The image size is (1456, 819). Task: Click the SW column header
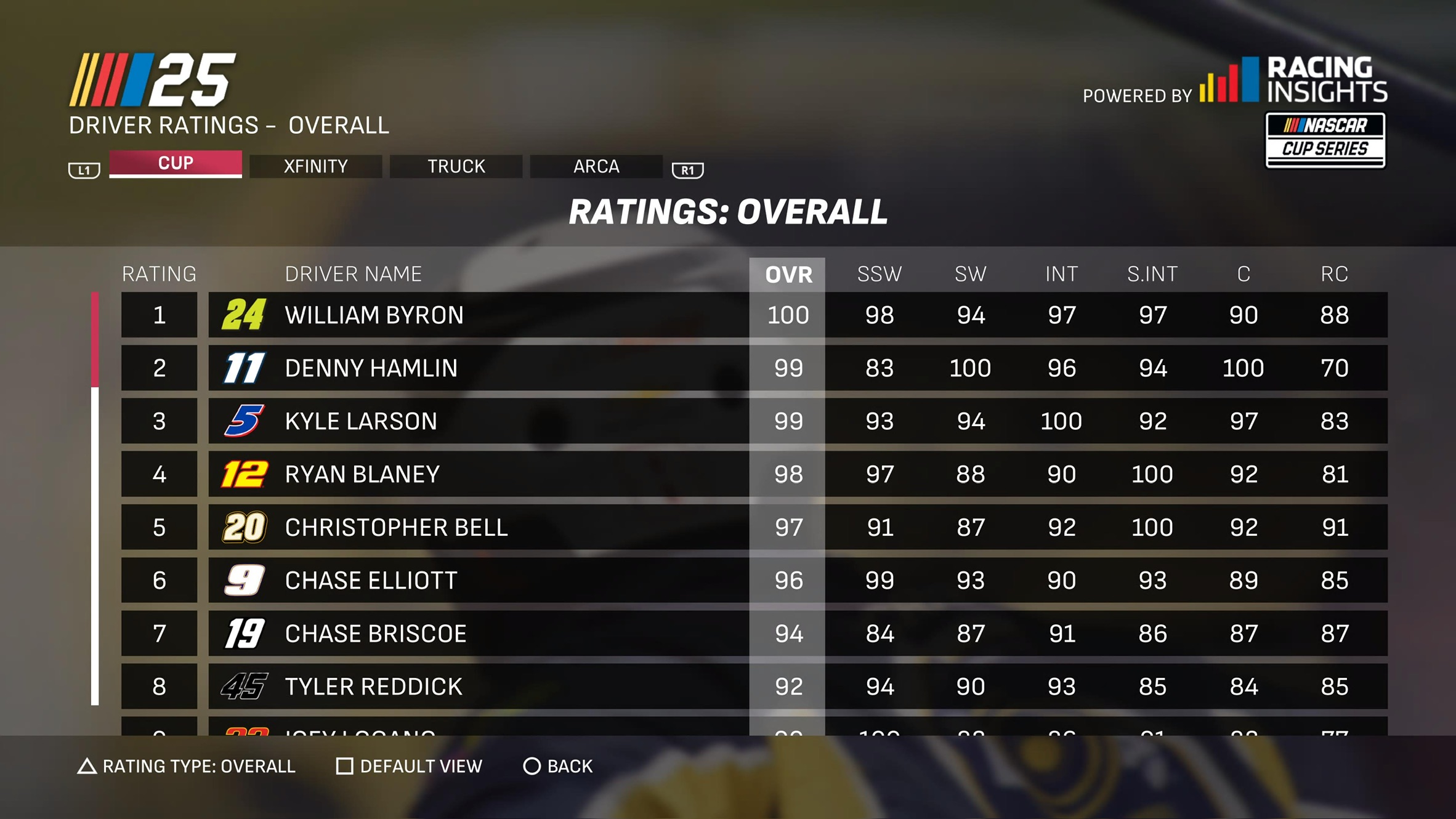(970, 274)
